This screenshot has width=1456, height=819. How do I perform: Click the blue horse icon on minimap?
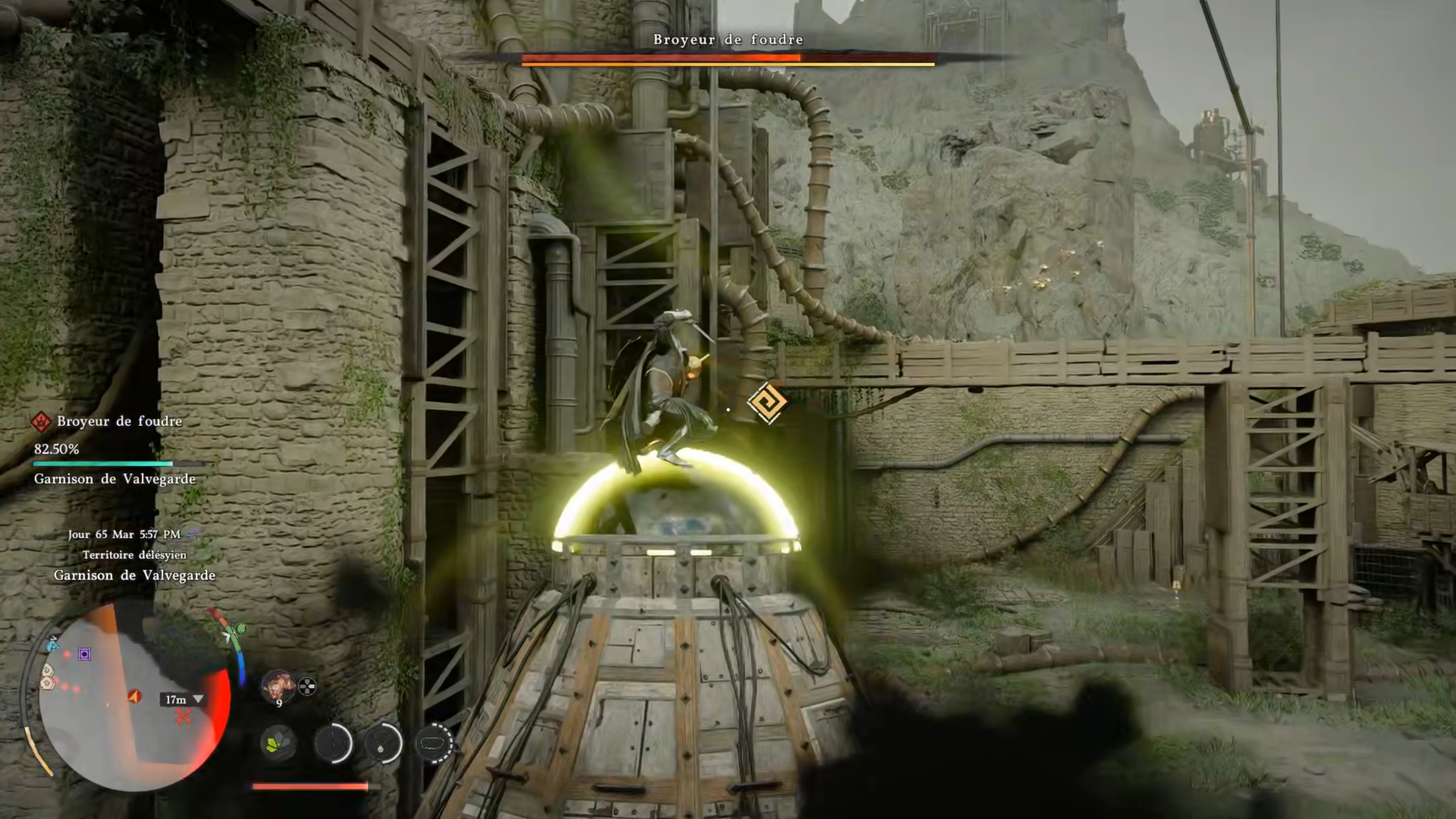[52, 644]
